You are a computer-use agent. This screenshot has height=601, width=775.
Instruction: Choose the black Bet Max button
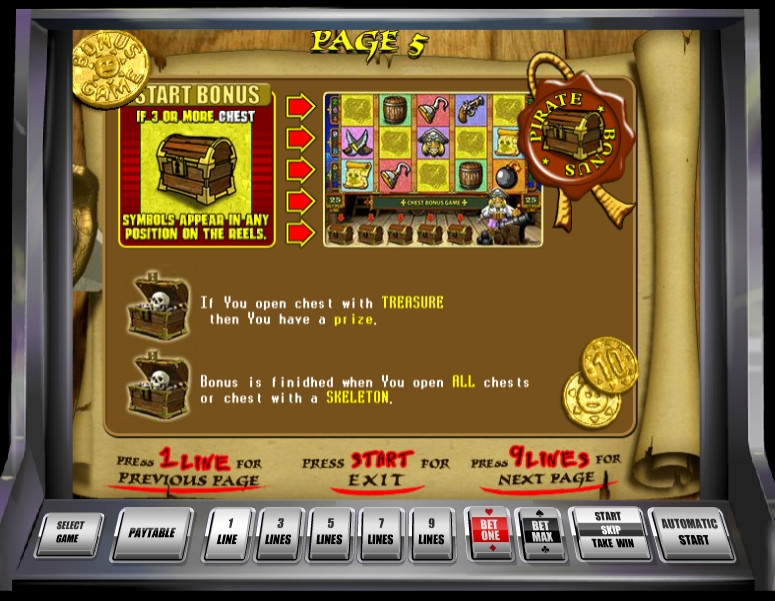(x=541, y=533)
